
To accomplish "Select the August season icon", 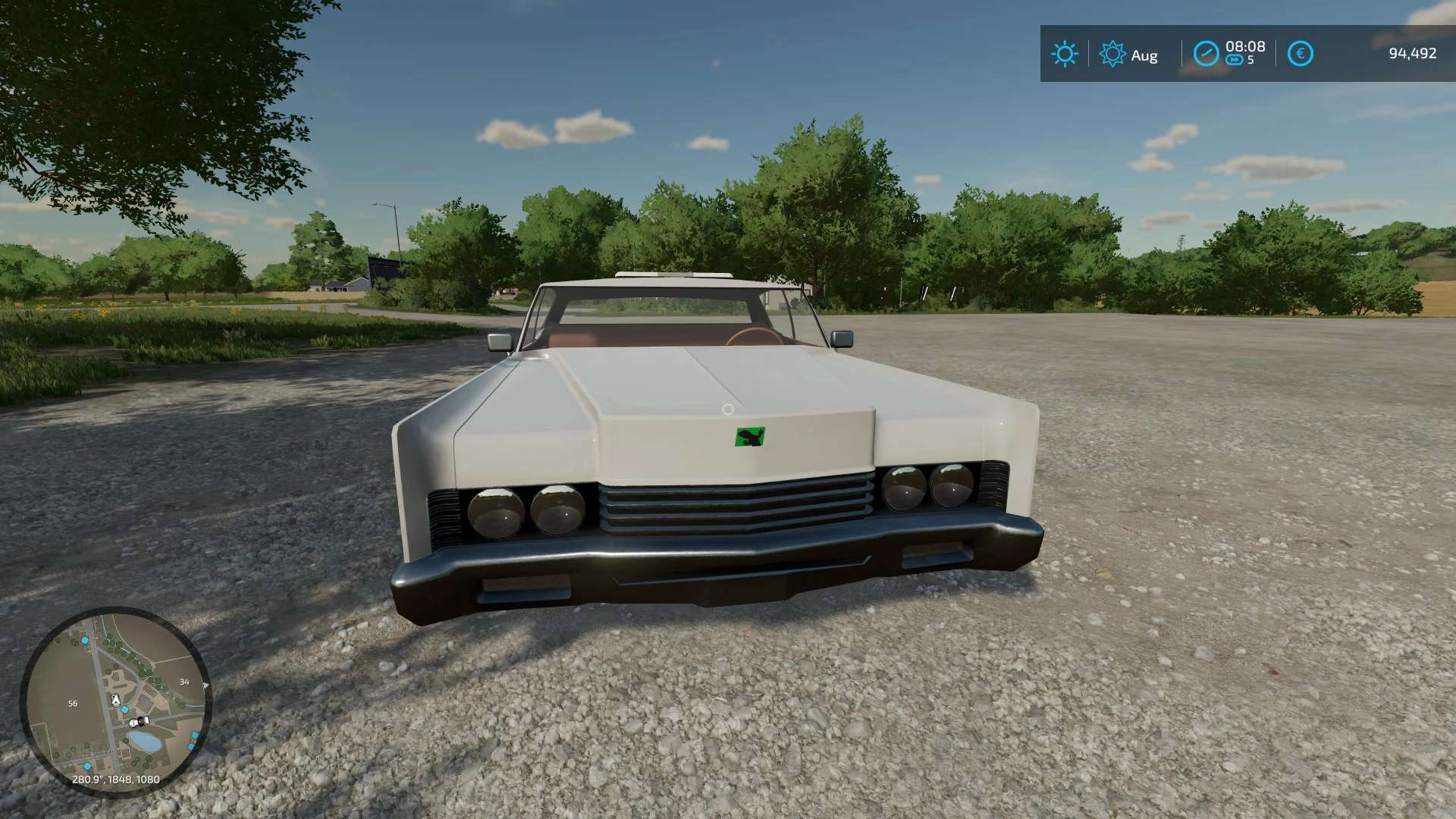I will click(x=1112, y=55).
